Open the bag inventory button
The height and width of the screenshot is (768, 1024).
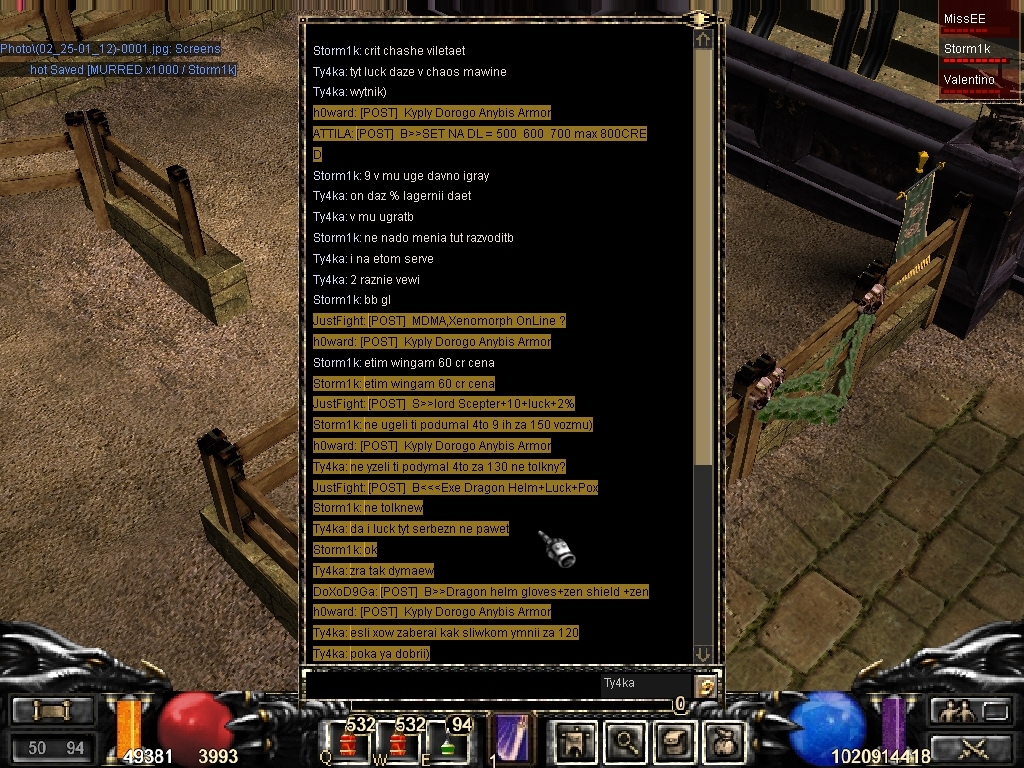[725, 741]
